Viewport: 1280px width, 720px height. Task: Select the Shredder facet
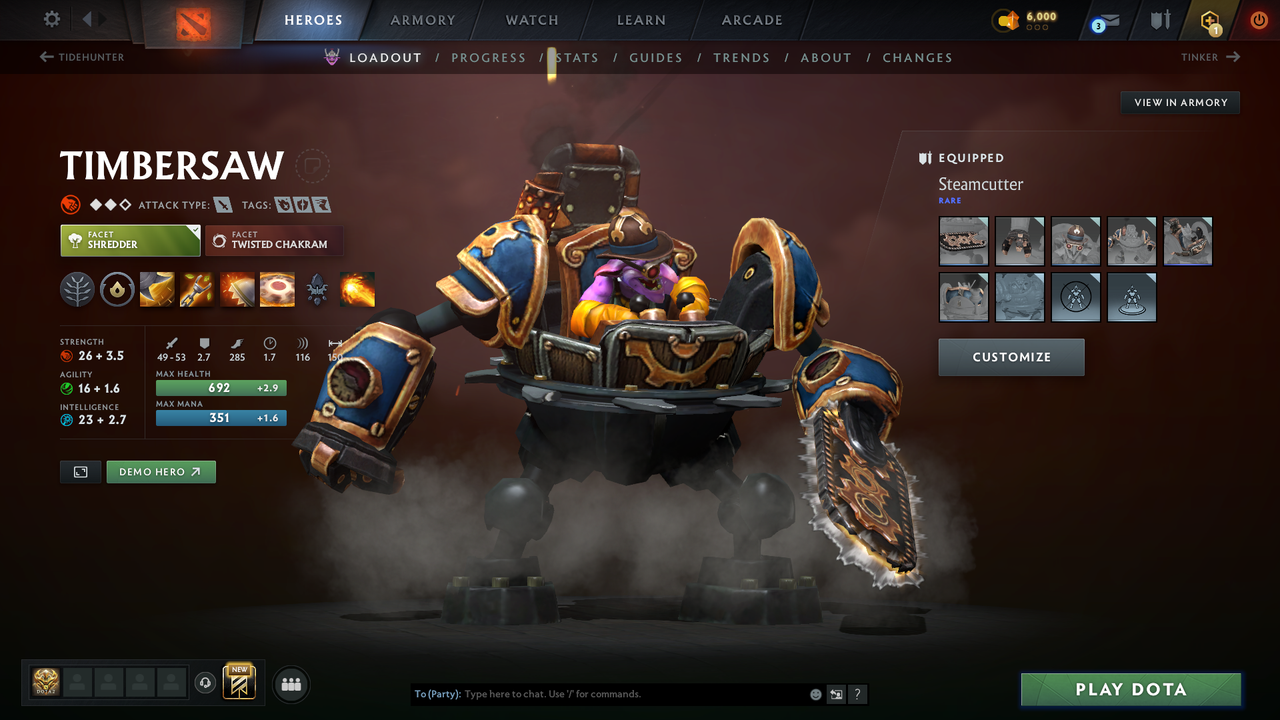click(x=130, y=240)
